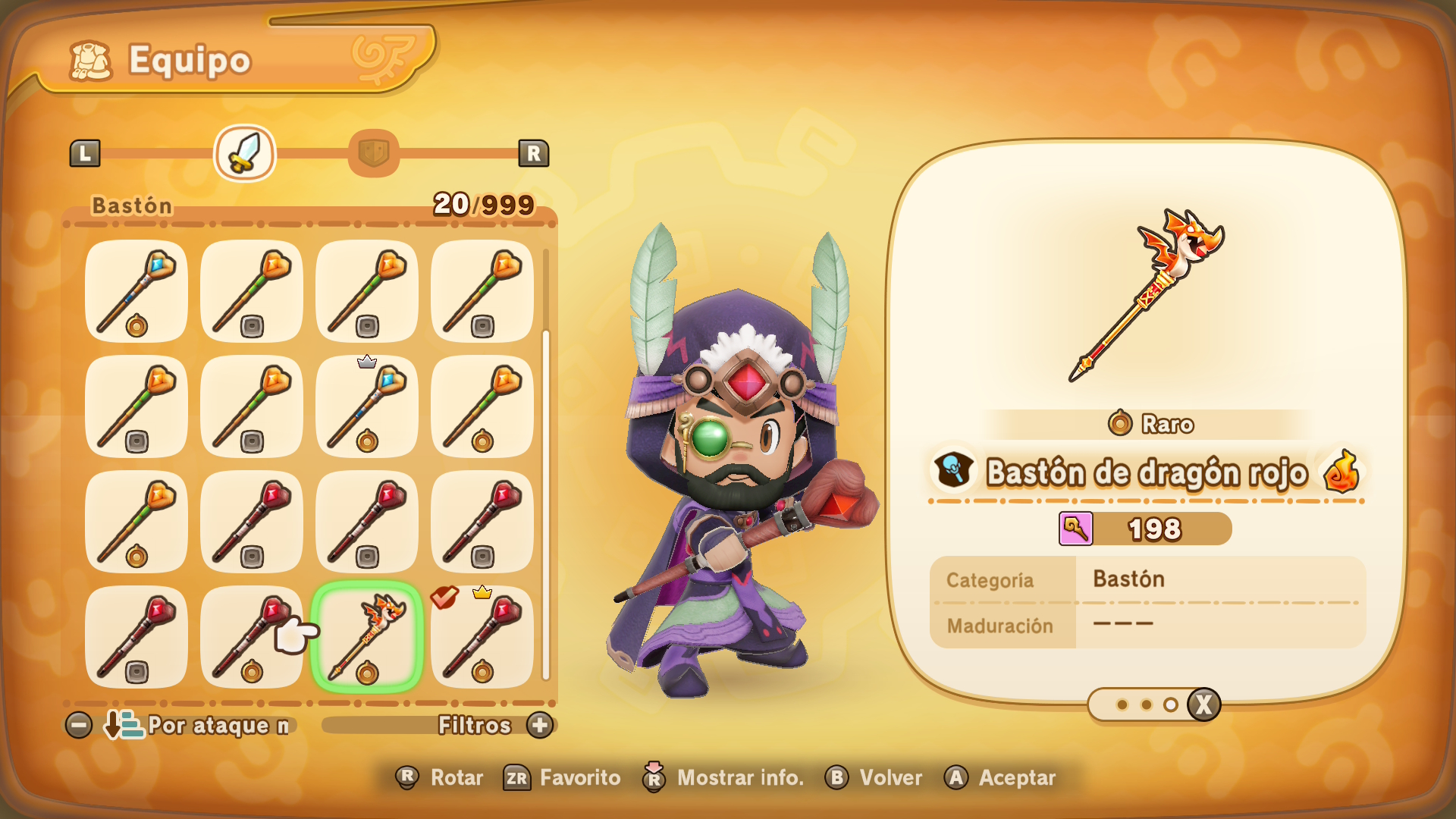This screenshot has width=1456, height=819.
Task: Open the Filtros filter options
Action: (x=493, y=726)
